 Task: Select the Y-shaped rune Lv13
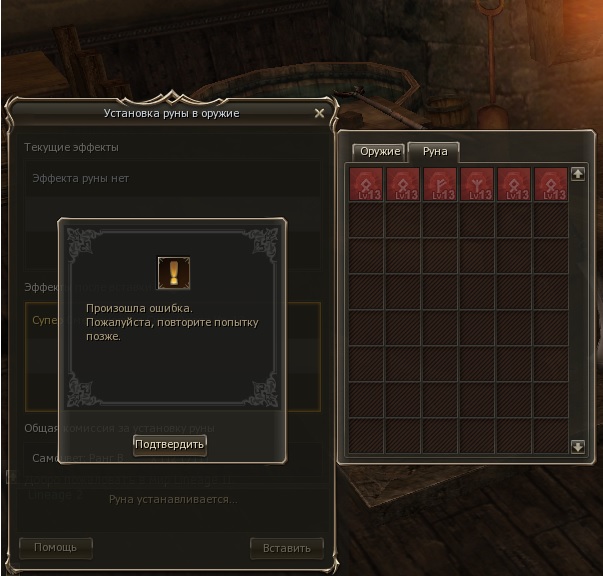[x=478, y=184]
